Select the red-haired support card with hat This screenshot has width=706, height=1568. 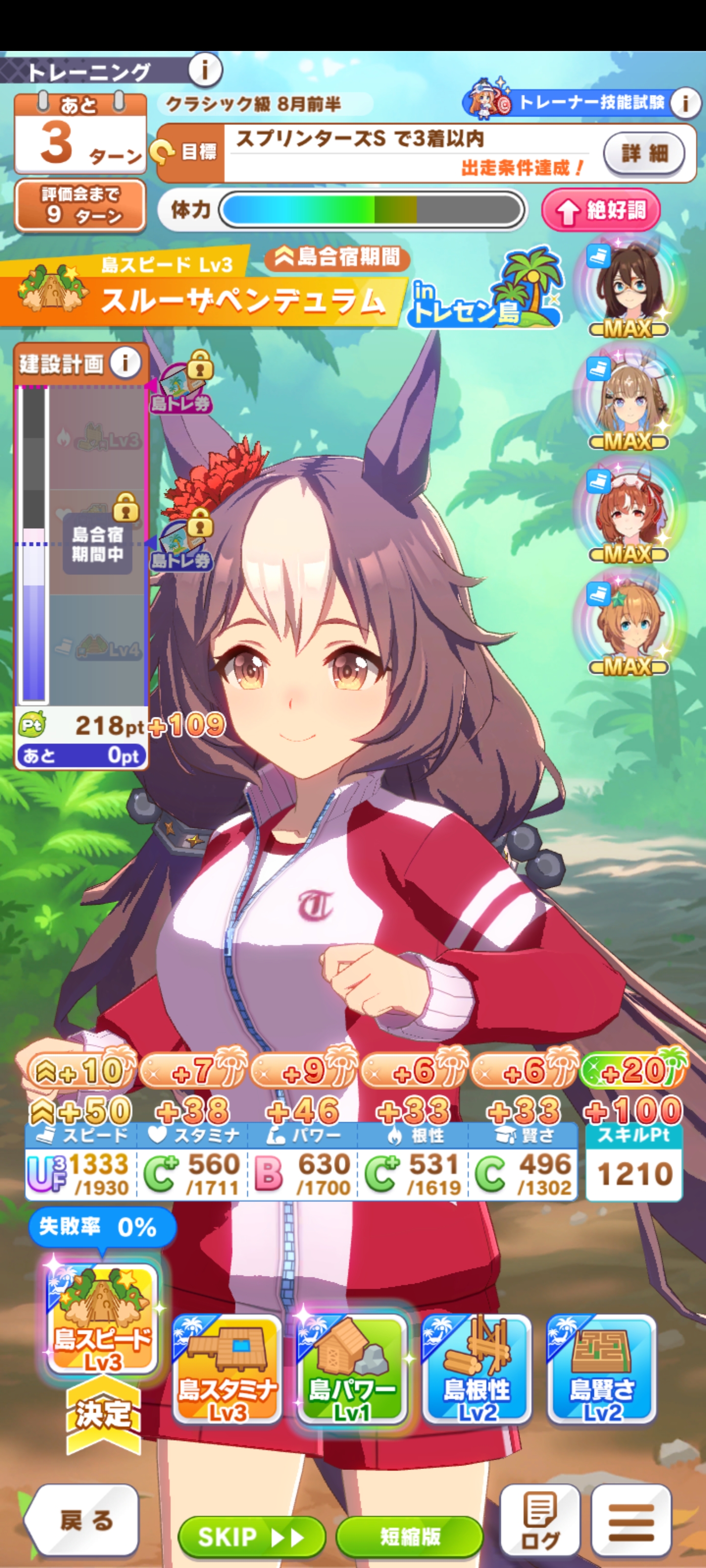click(x=629, y=511)
